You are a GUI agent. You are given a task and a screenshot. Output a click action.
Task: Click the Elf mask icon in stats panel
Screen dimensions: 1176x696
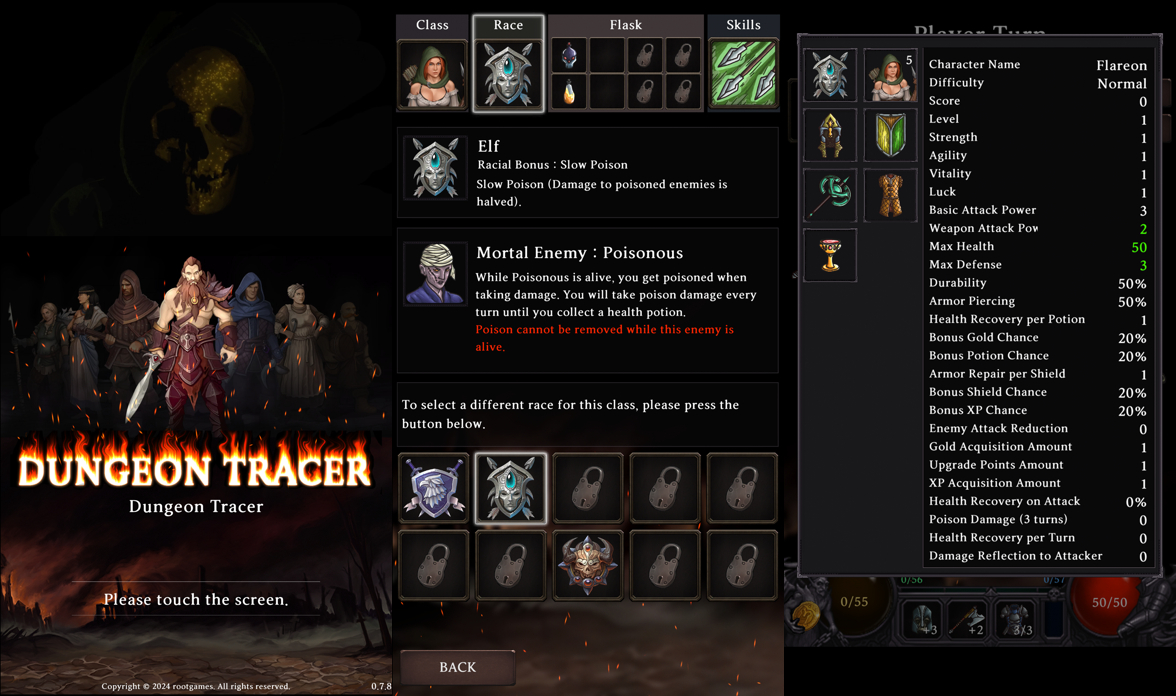(x=830, y=75)
